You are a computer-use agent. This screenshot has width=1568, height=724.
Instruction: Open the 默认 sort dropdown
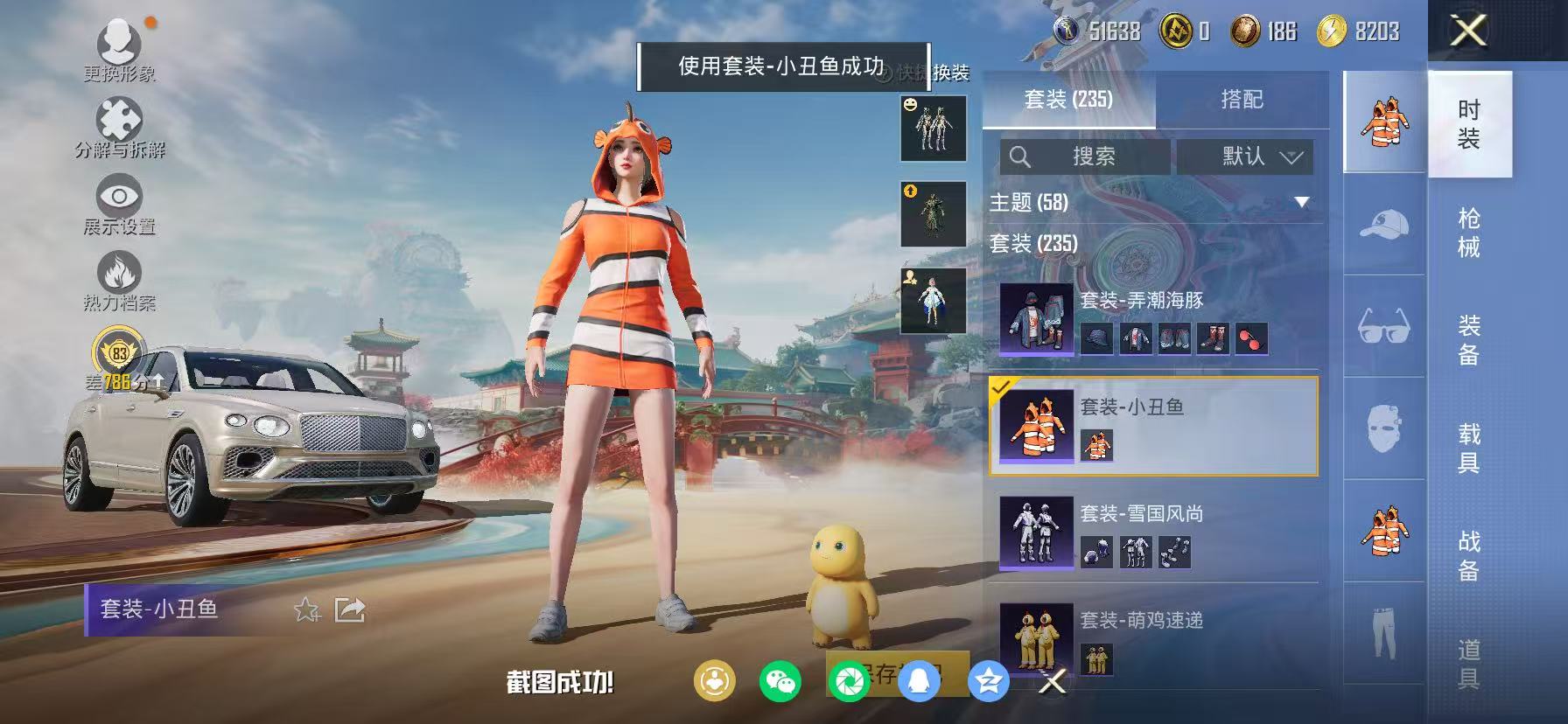coord(1246,157)
